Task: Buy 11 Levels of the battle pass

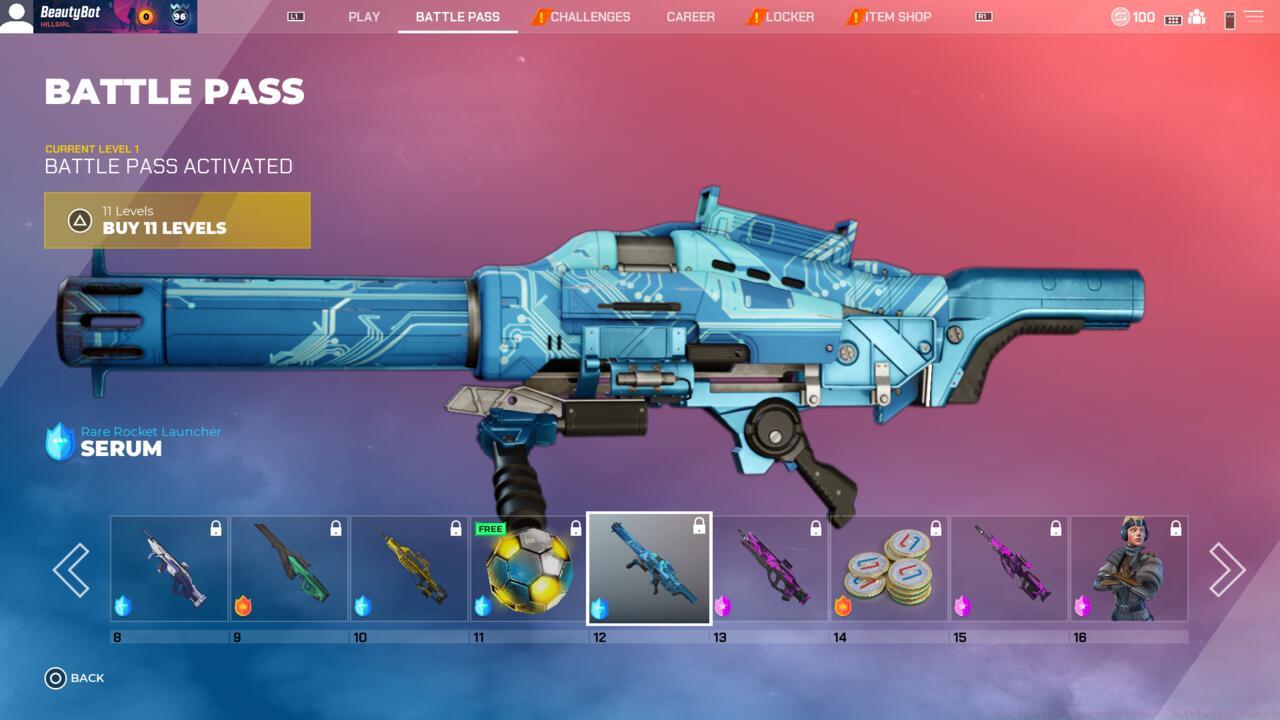Action: 177,220
